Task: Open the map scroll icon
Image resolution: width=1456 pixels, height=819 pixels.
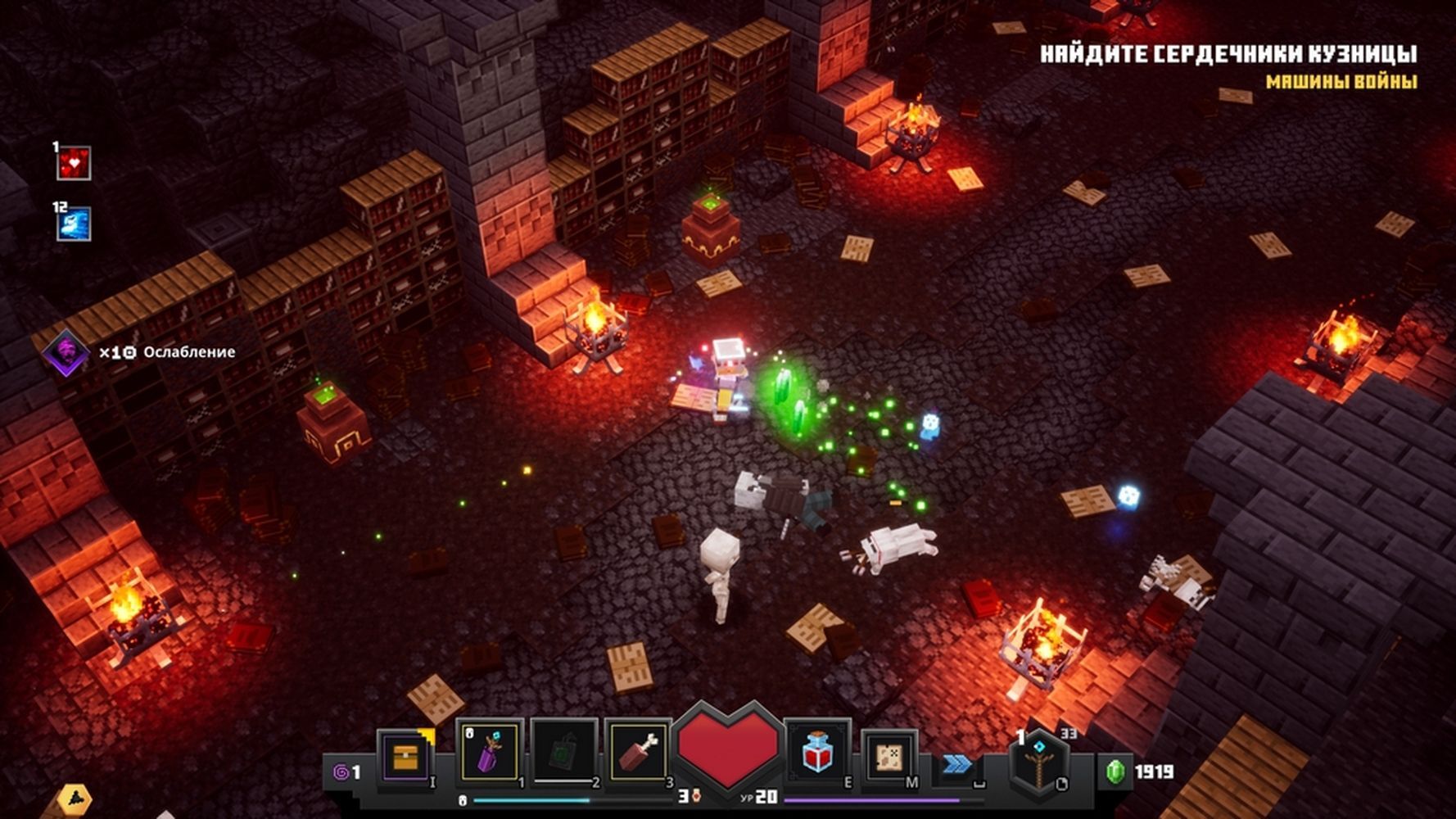Action: [889, 758]
